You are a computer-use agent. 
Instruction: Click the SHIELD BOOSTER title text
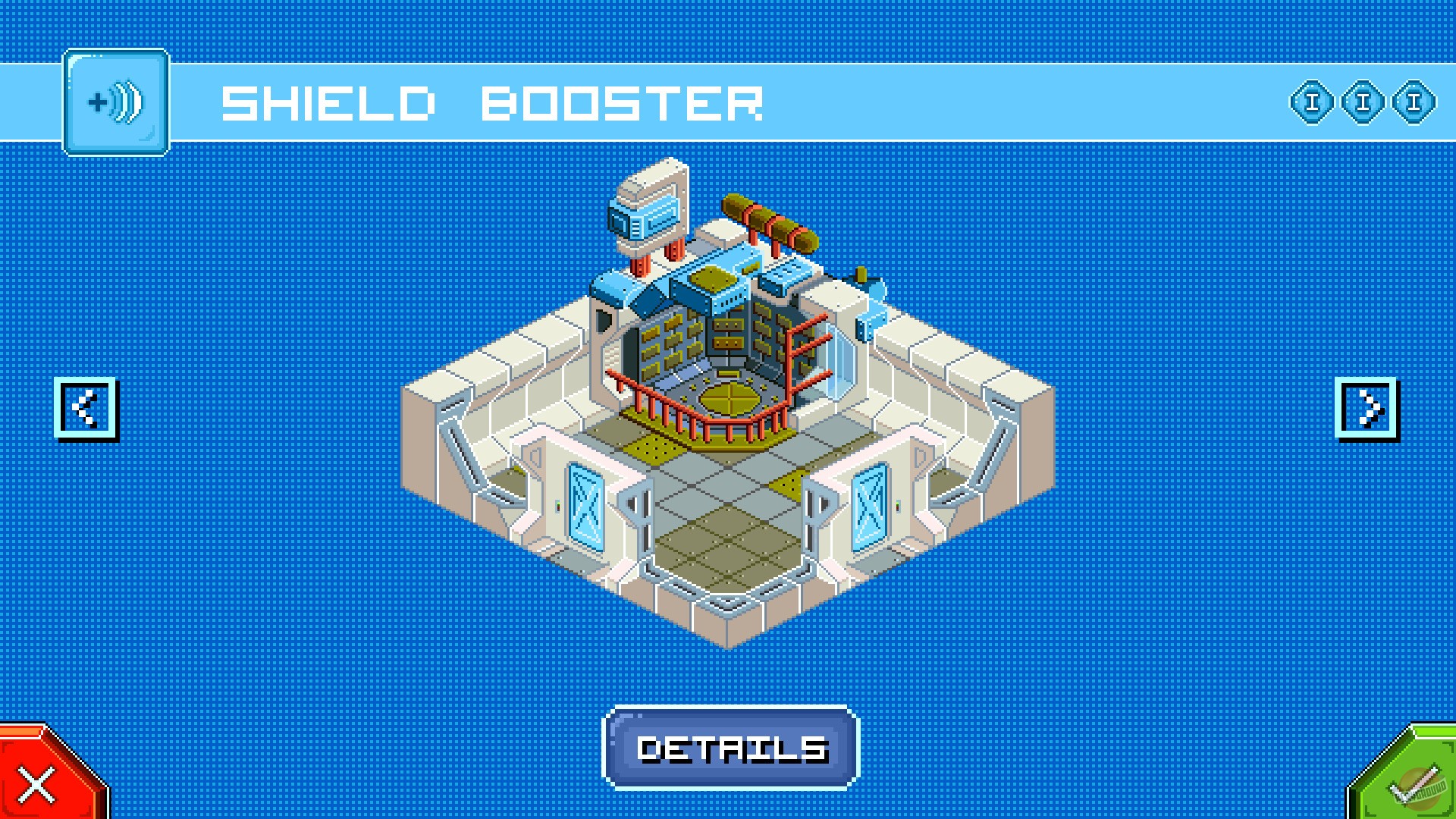click(489, 102)
